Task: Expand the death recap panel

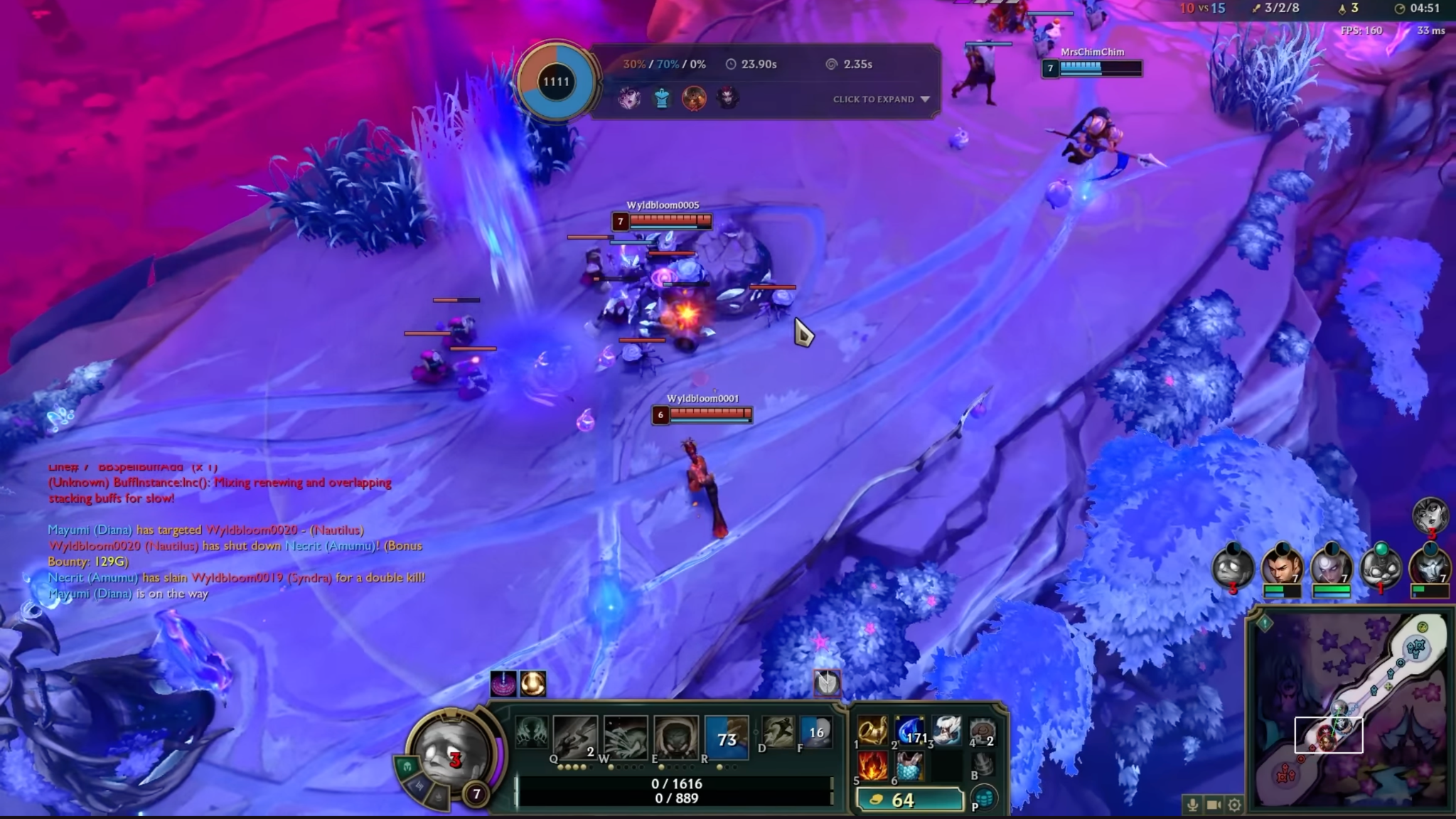Action: 881,100
